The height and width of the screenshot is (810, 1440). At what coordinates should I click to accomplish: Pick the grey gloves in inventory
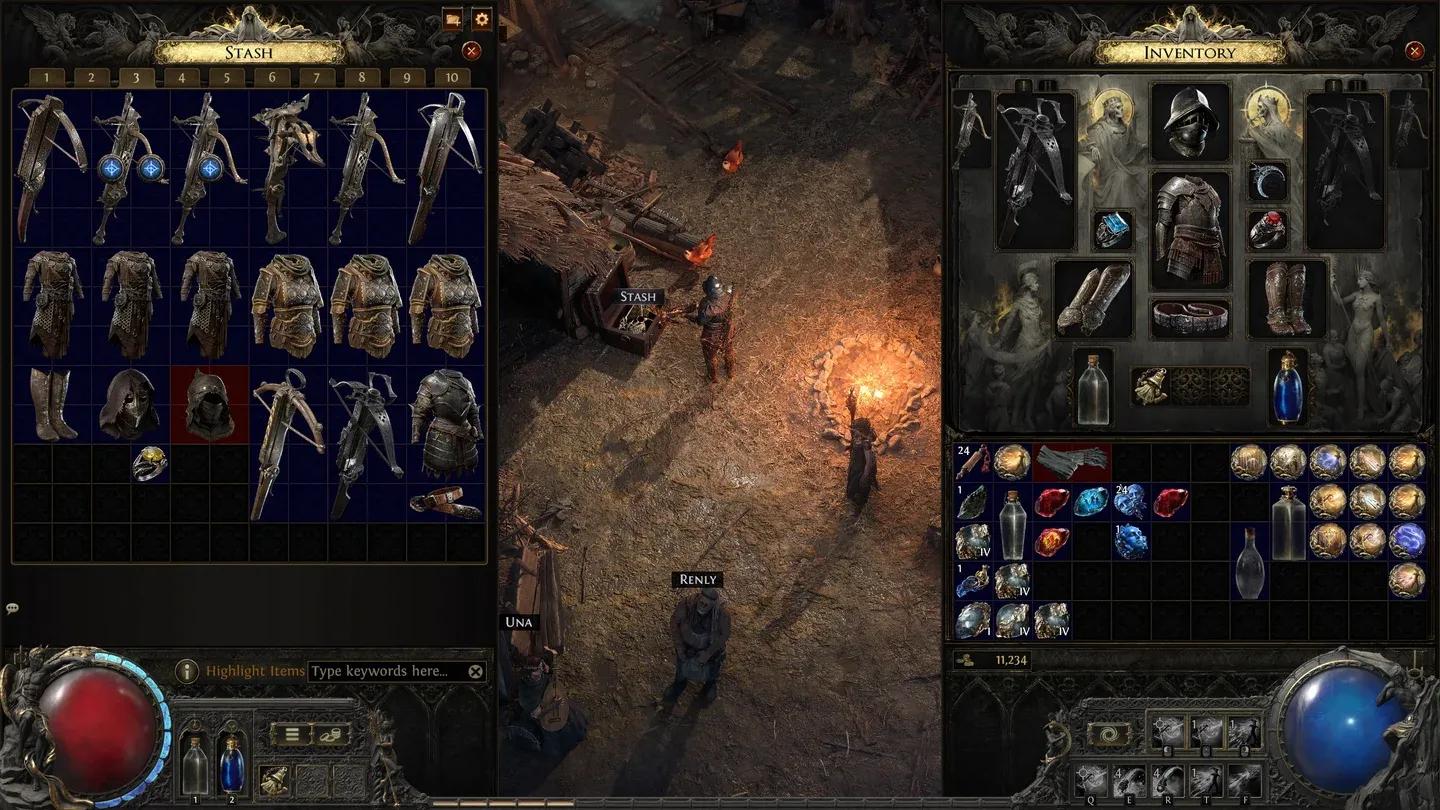(x=1073, y=461)
